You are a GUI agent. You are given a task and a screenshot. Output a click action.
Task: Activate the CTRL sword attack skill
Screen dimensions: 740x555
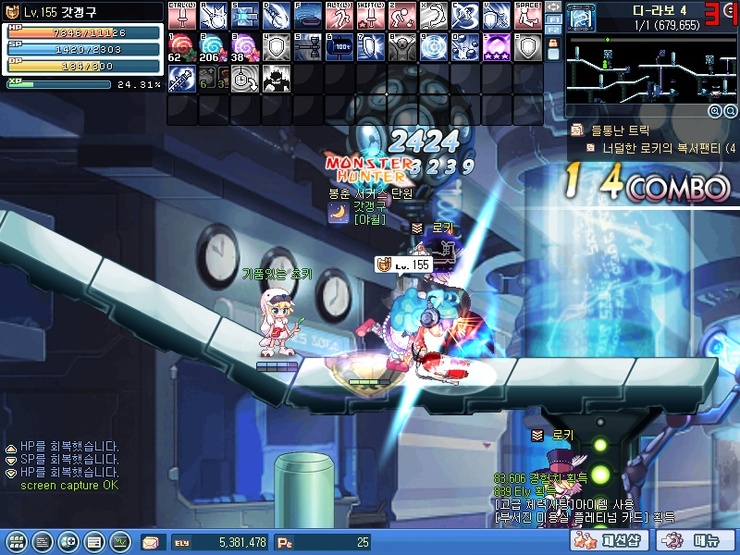pos(181,15)
